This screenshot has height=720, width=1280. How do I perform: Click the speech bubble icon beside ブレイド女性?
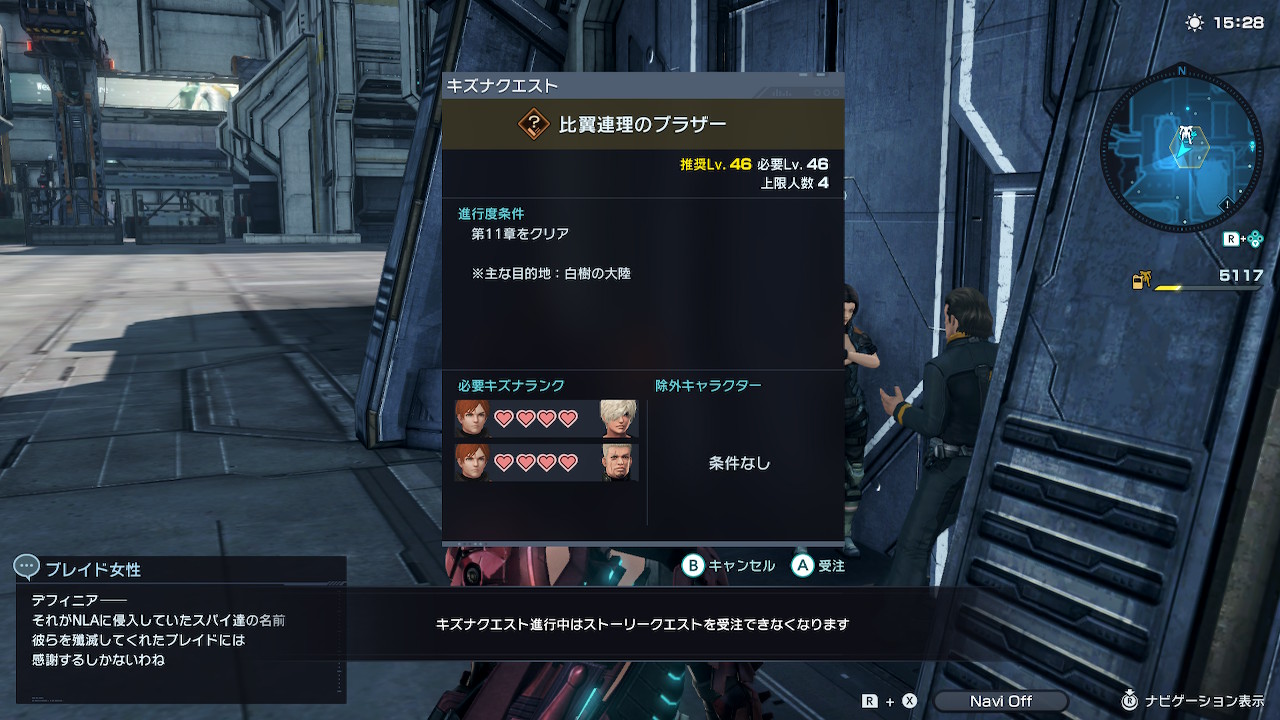pos(27,568)
